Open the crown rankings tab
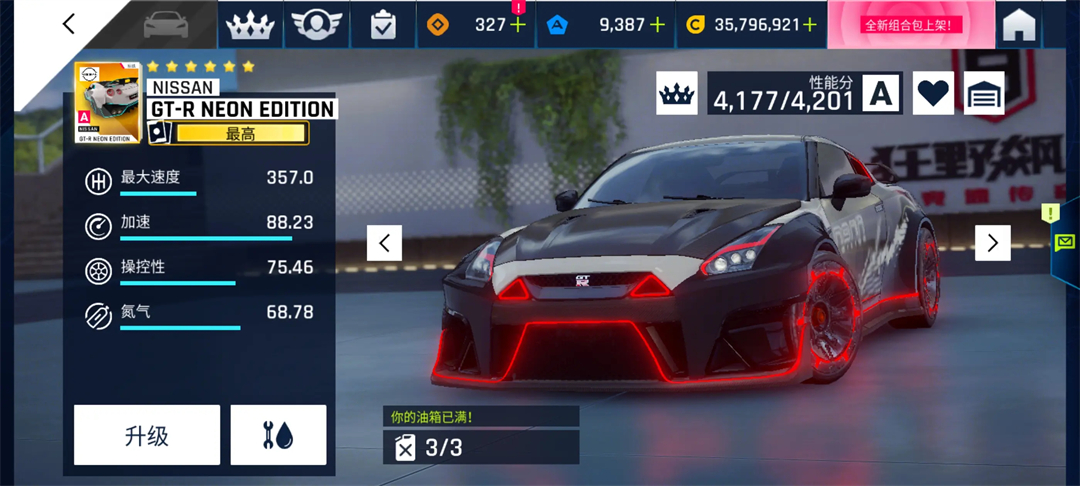 pyautogui.click(x=250, y=25)
